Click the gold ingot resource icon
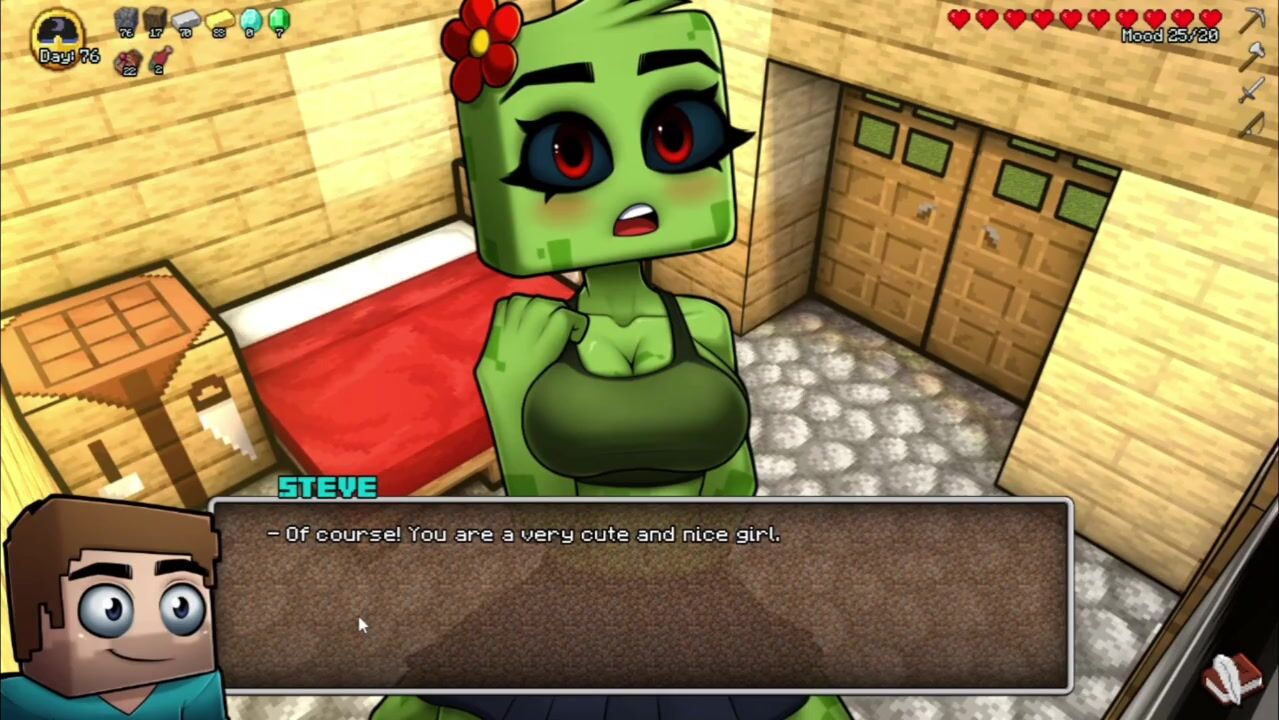 pyautogui.click(x=219, y=19)
